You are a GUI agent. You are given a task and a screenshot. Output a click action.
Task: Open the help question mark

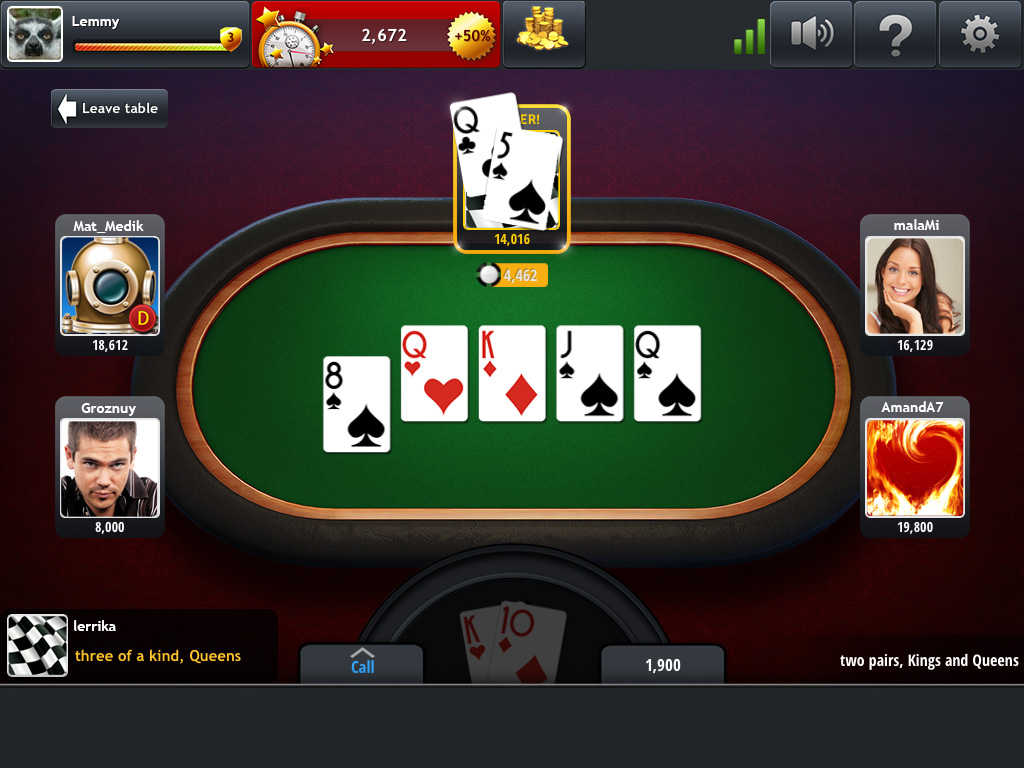(x=895, y=34)
